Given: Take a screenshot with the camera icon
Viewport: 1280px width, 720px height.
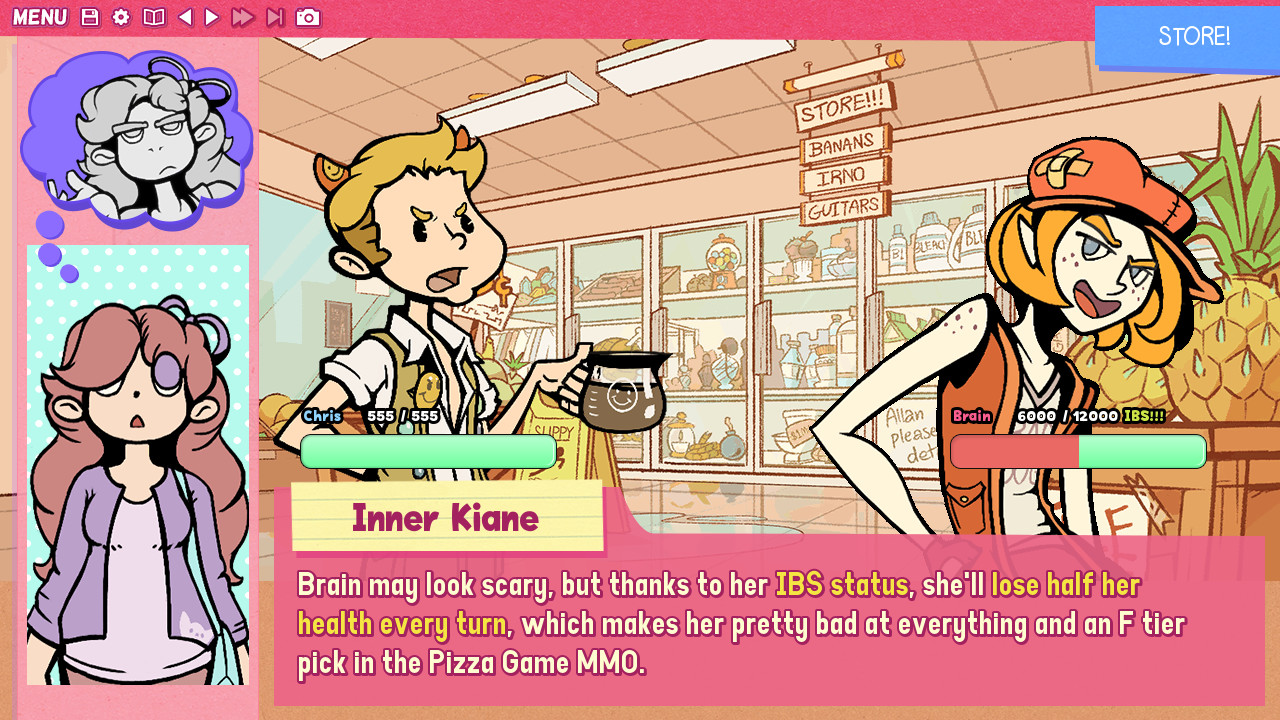Looking at the screenshot, I should [x=308, y=17].
